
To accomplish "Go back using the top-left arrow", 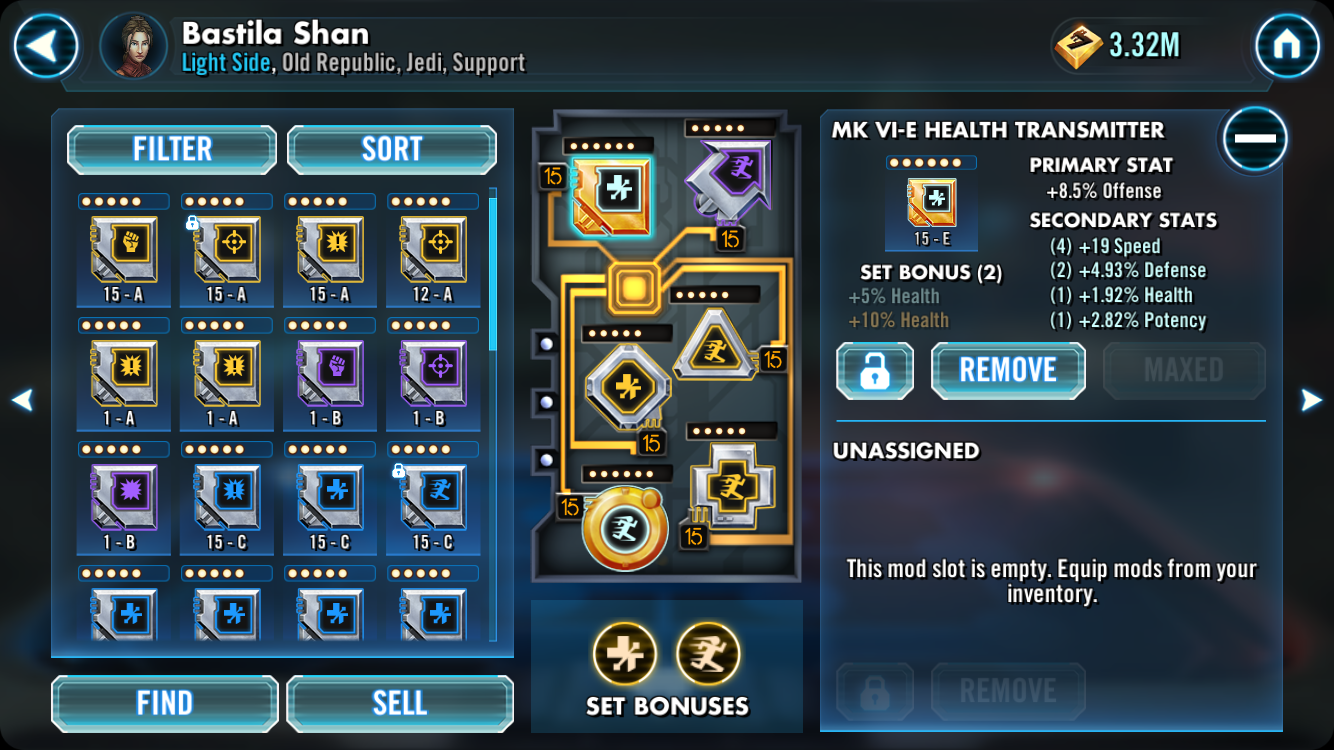I will tap(45, 45).
